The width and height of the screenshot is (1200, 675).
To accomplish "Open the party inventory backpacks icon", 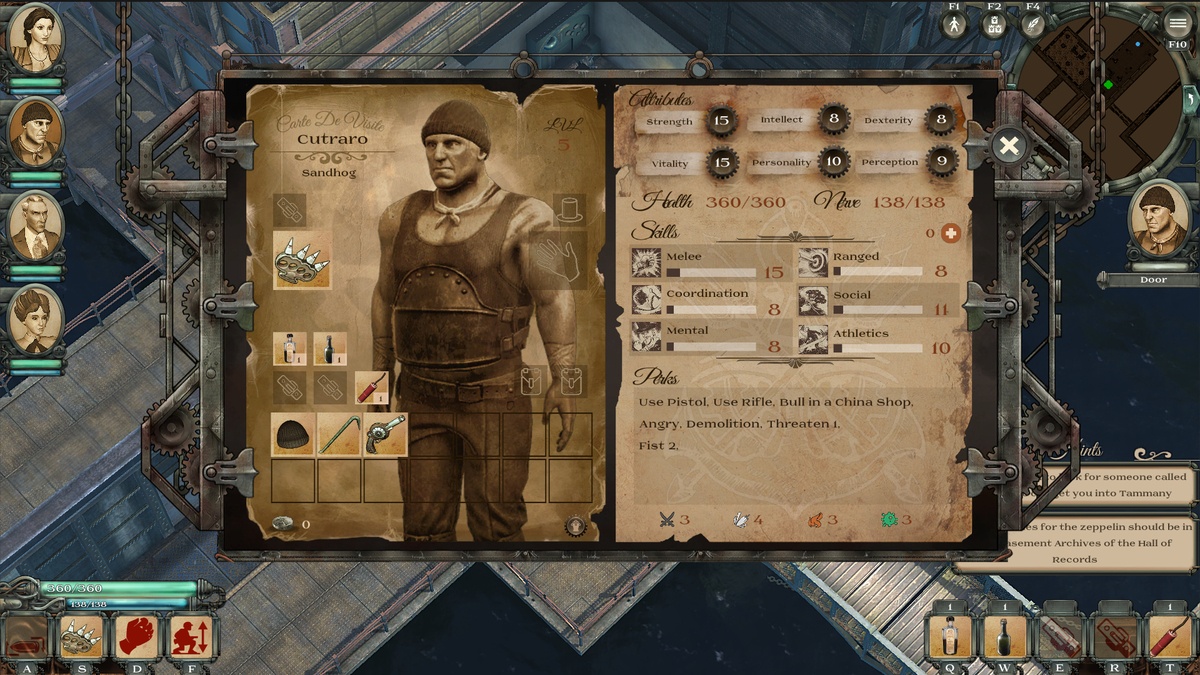I will pyautogui.click(x=993, y=25).
